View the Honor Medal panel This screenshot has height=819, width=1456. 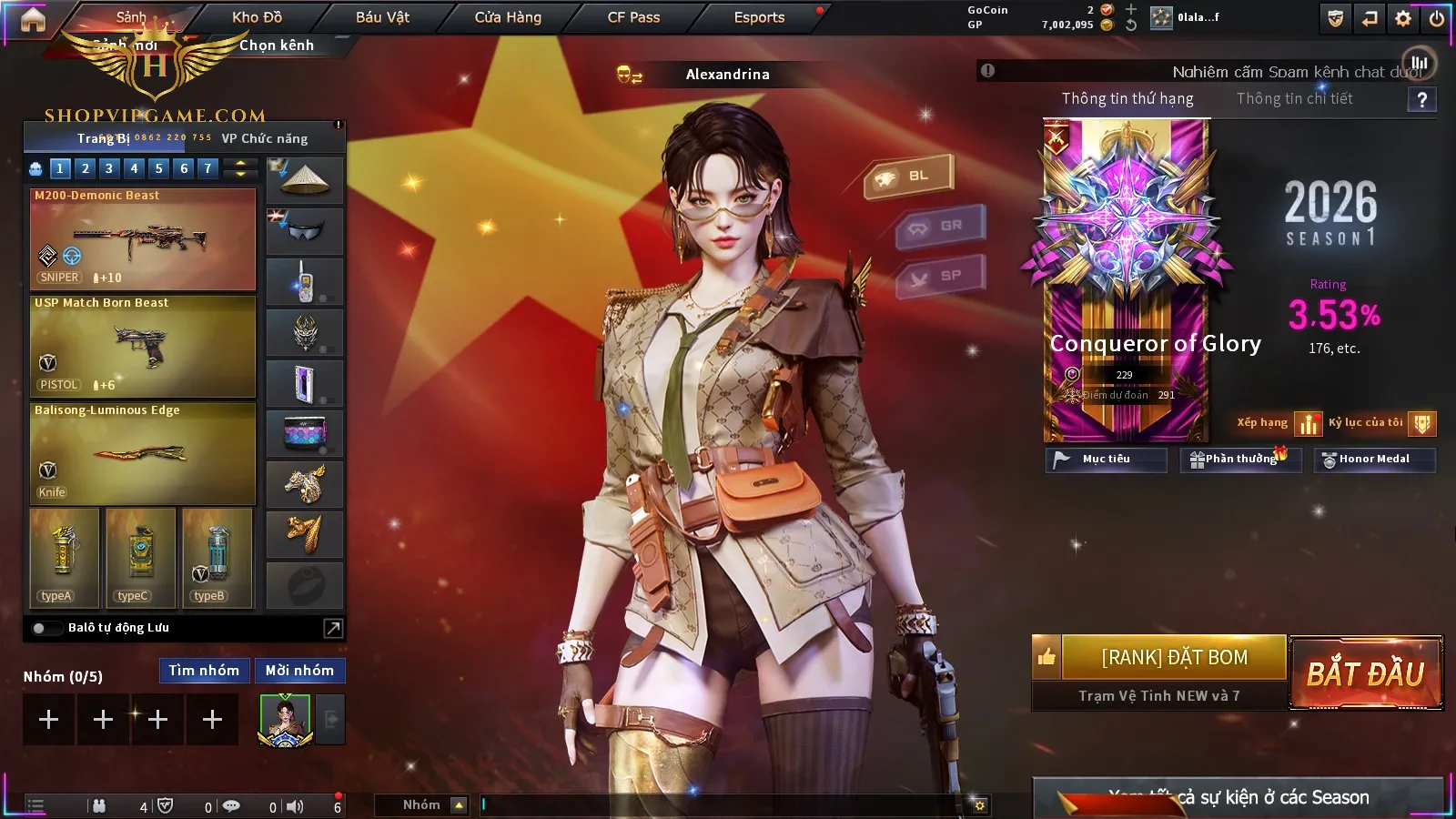(1374, 460)
